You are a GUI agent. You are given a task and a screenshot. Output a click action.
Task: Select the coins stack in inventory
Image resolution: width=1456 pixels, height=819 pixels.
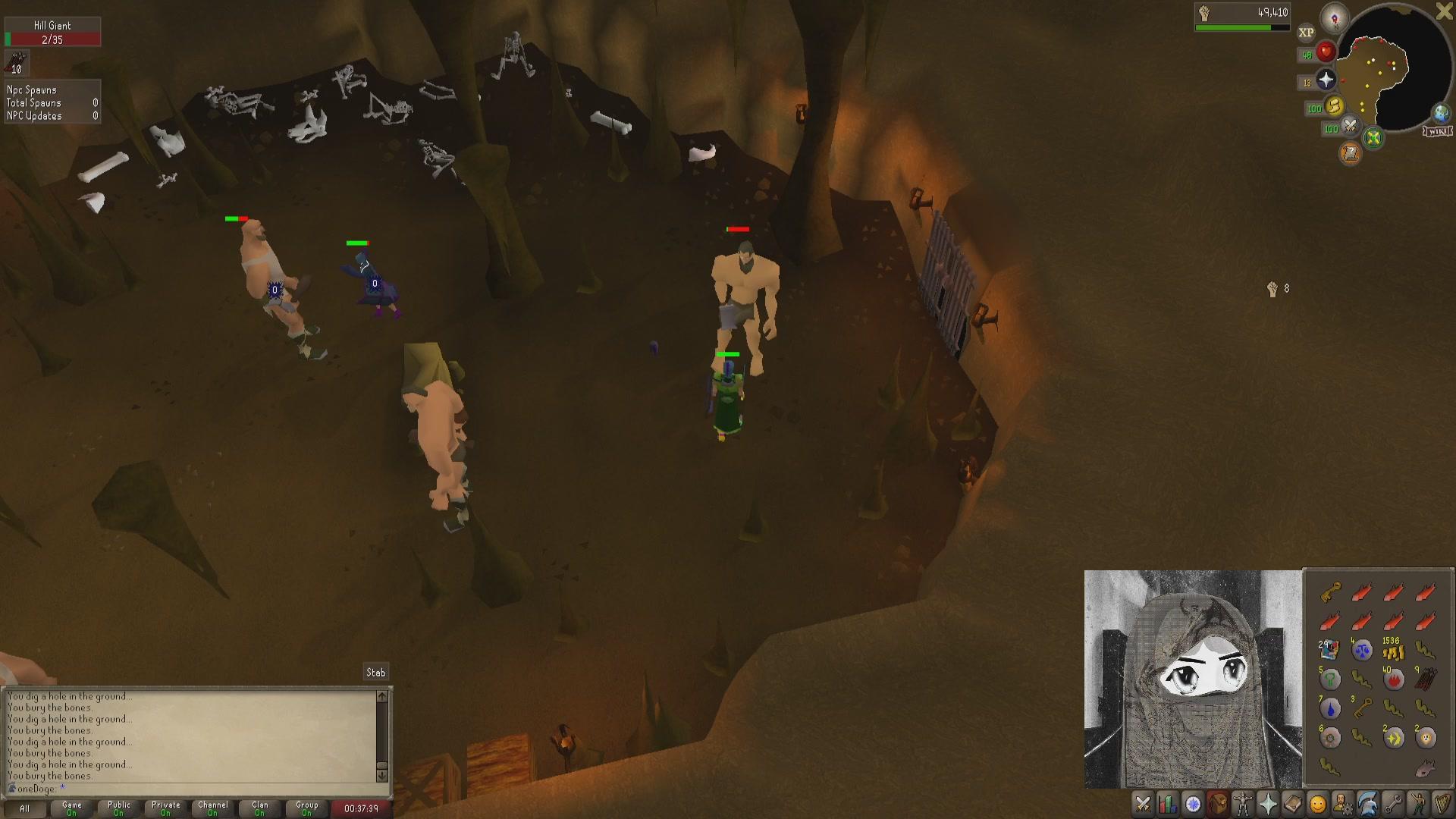click(1392, 650)
